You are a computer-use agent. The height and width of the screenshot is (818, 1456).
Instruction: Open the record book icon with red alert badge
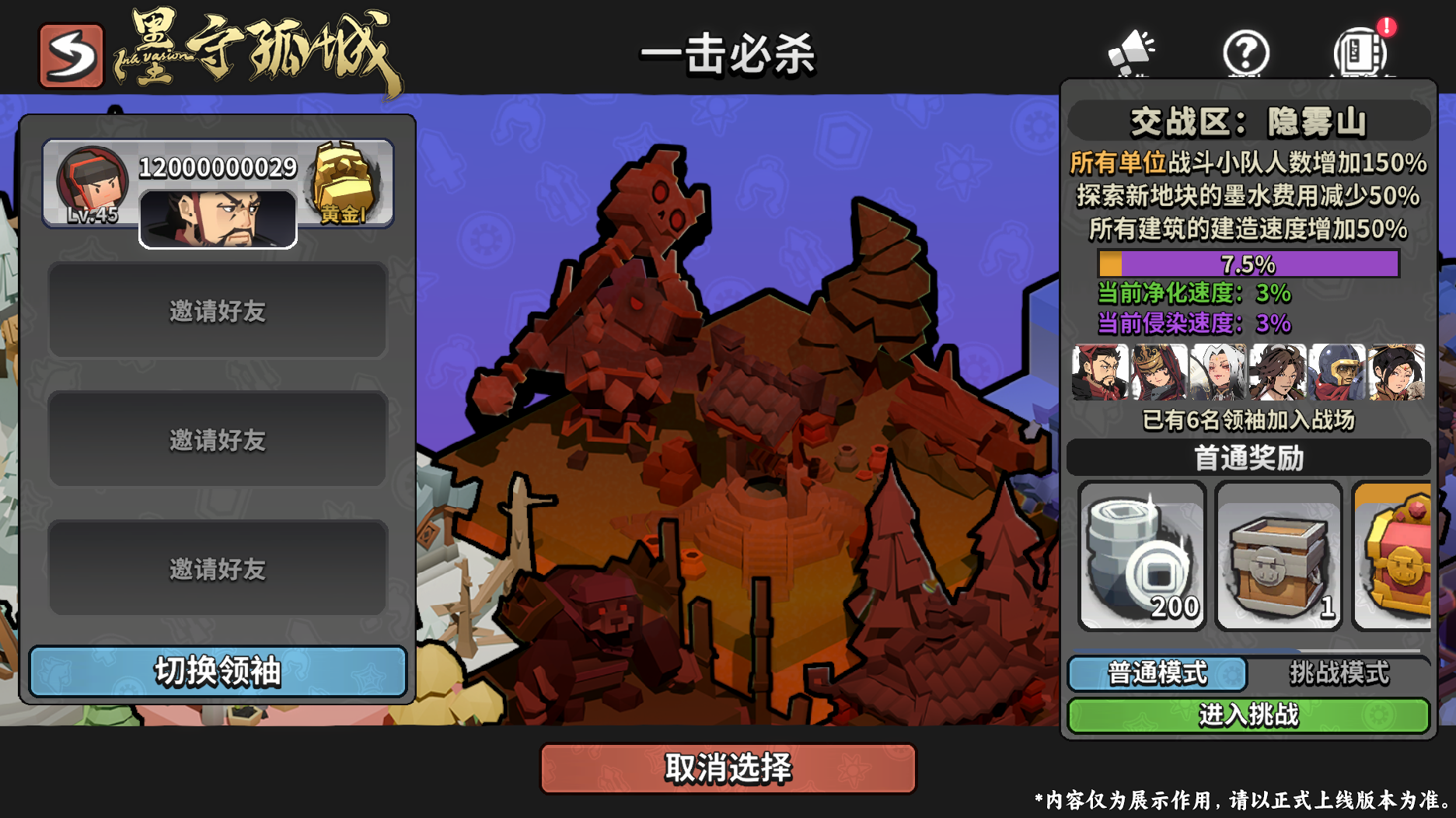(x=1361, y=53)
